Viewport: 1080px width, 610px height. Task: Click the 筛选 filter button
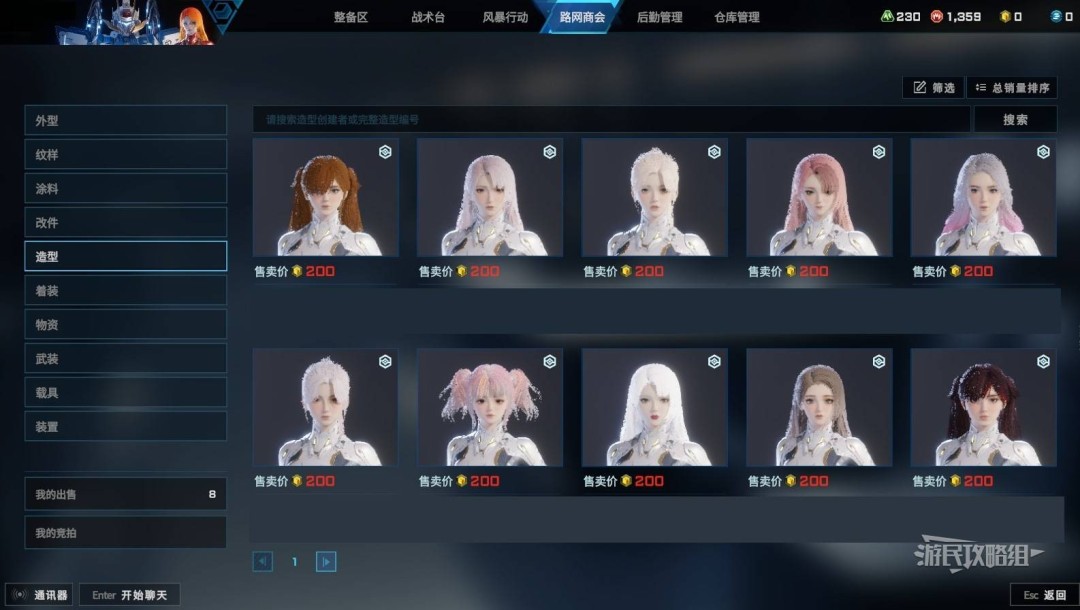click(x=934, y=88)
